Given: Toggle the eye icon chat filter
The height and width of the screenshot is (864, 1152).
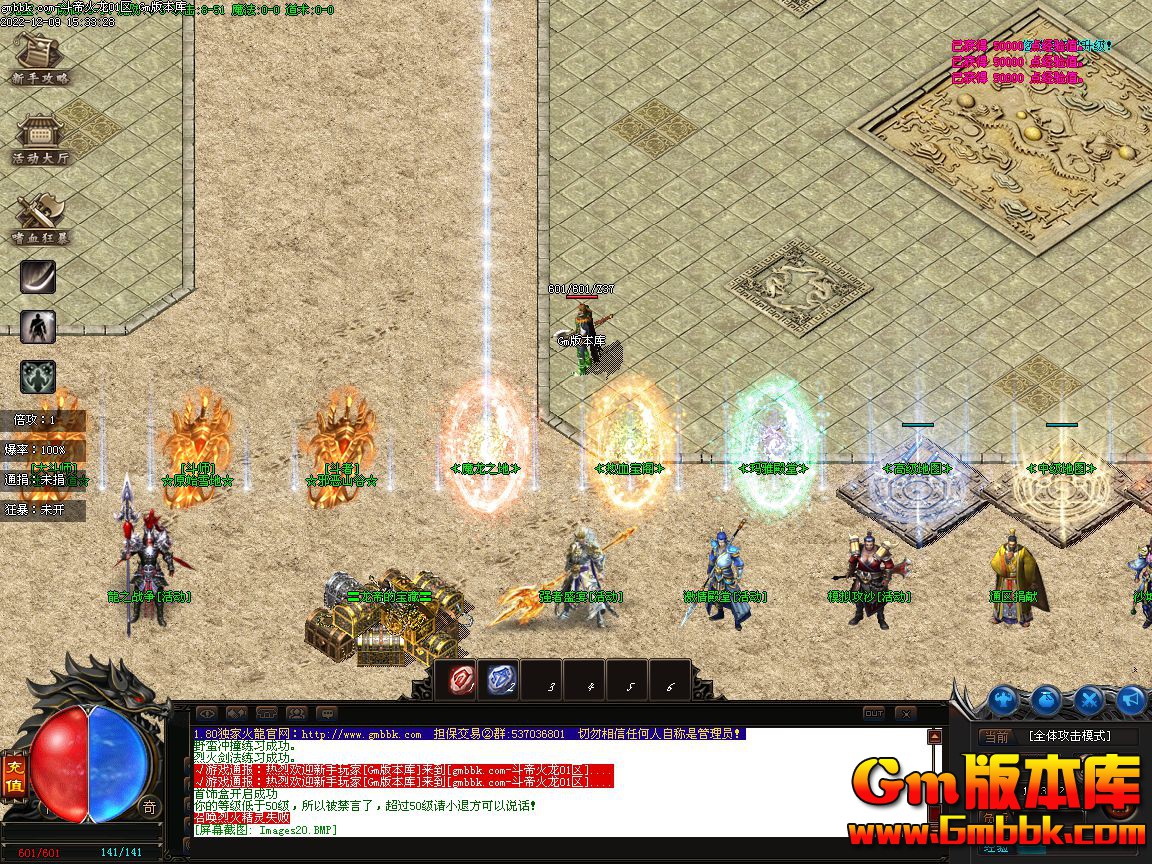Looking at the screenshot, I should click(x=206, y=713).
